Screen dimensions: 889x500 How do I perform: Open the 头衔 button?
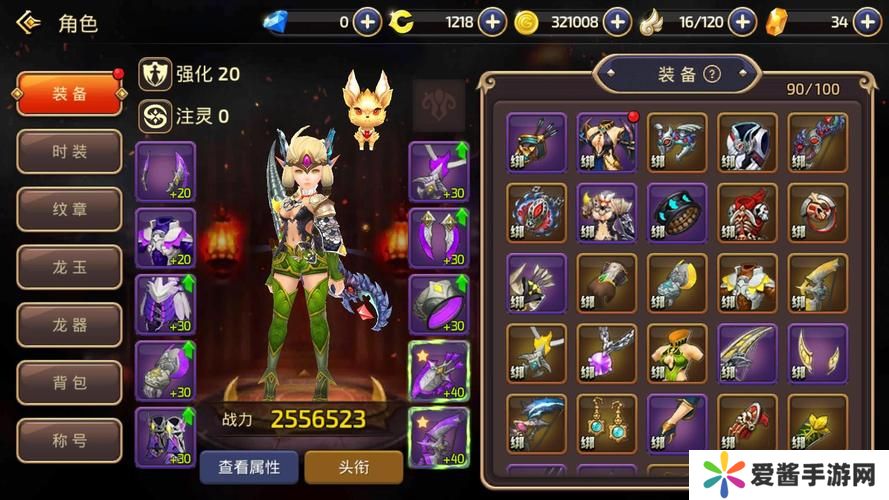(x=353, y=466)
